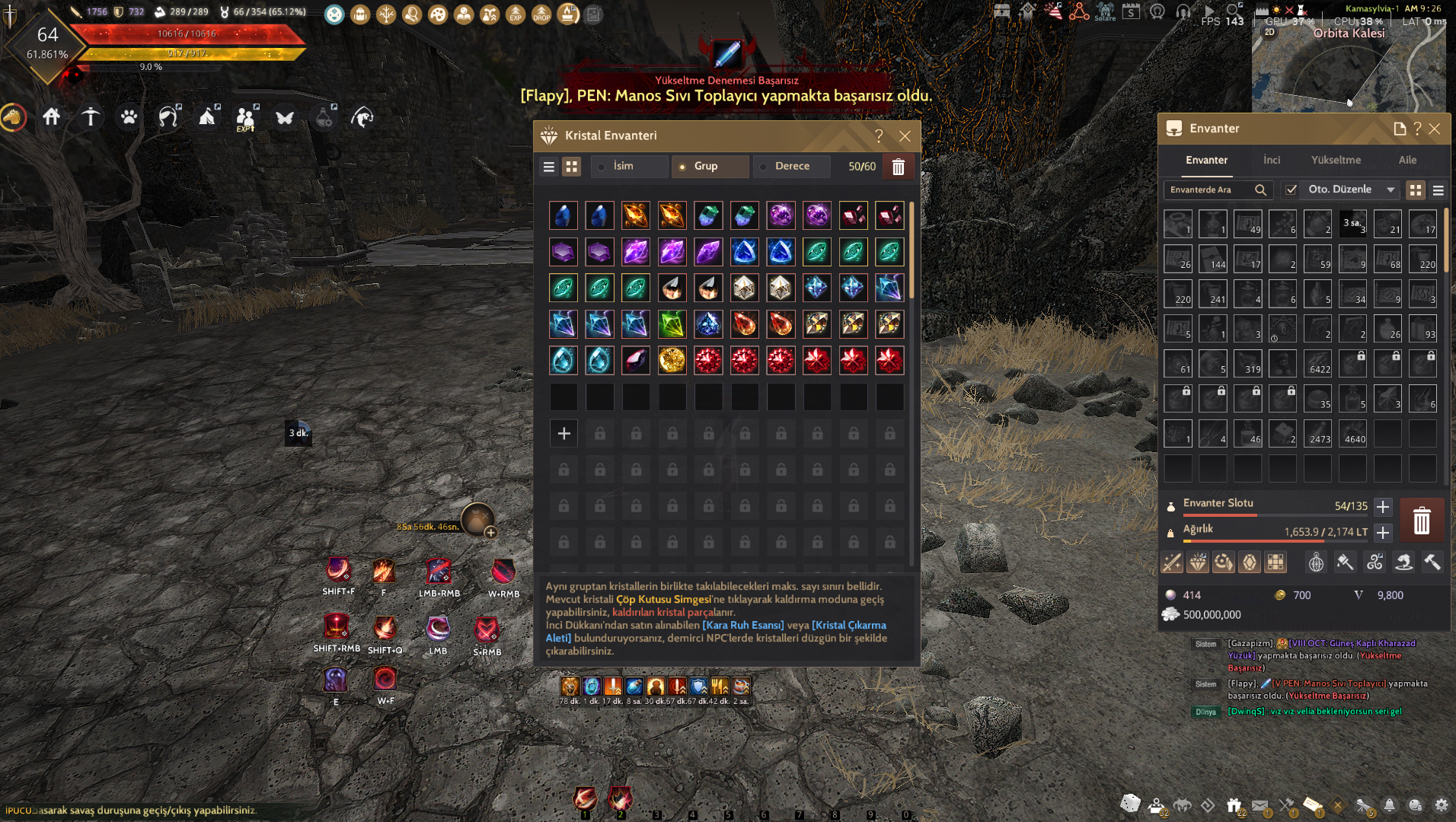Select the golden round crystal
The height and width of the screenshot is (822, 1456).
click(x=672, y=361)
